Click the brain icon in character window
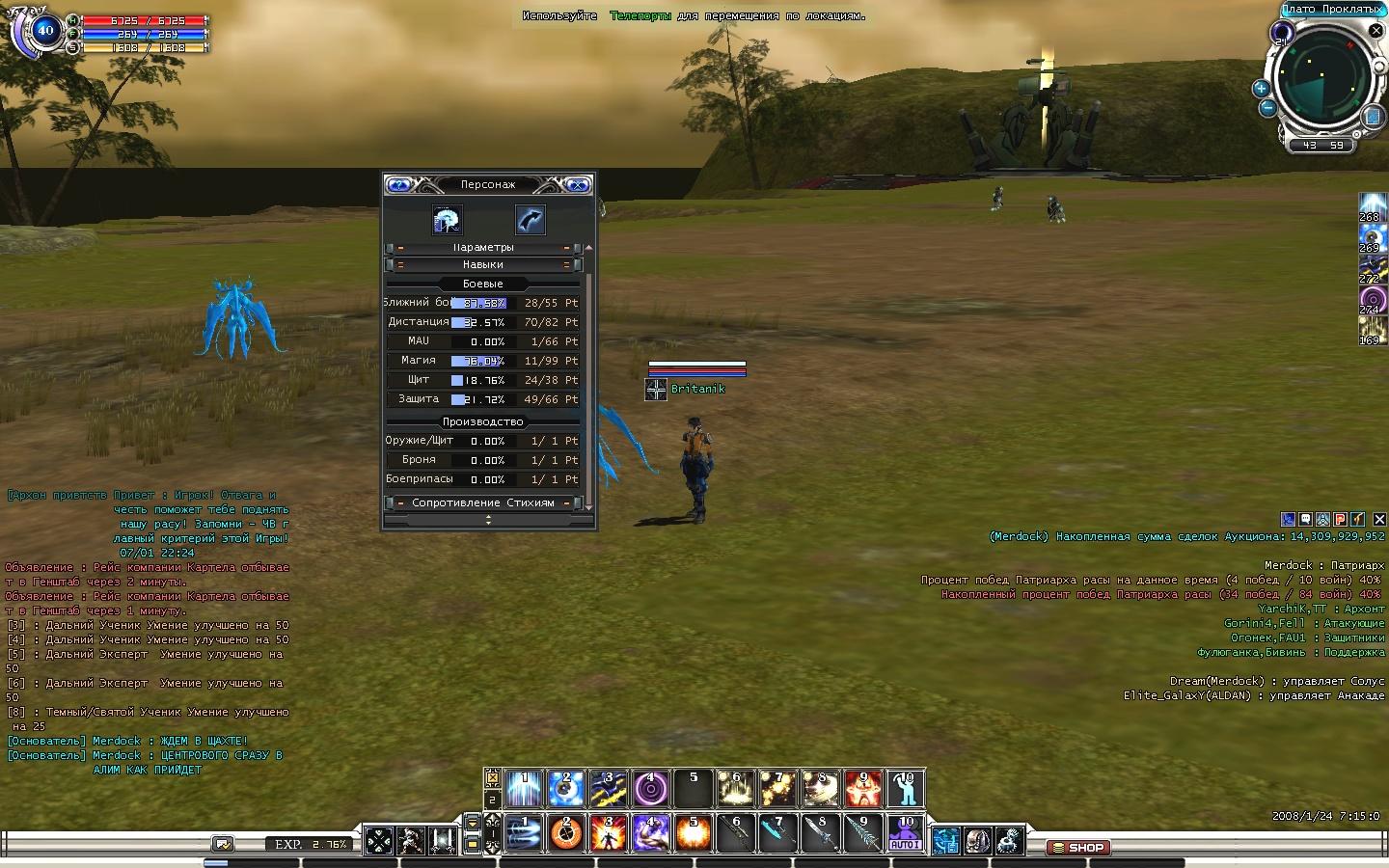This screenshot has height=868, width=1389. [x=446, y=220]
